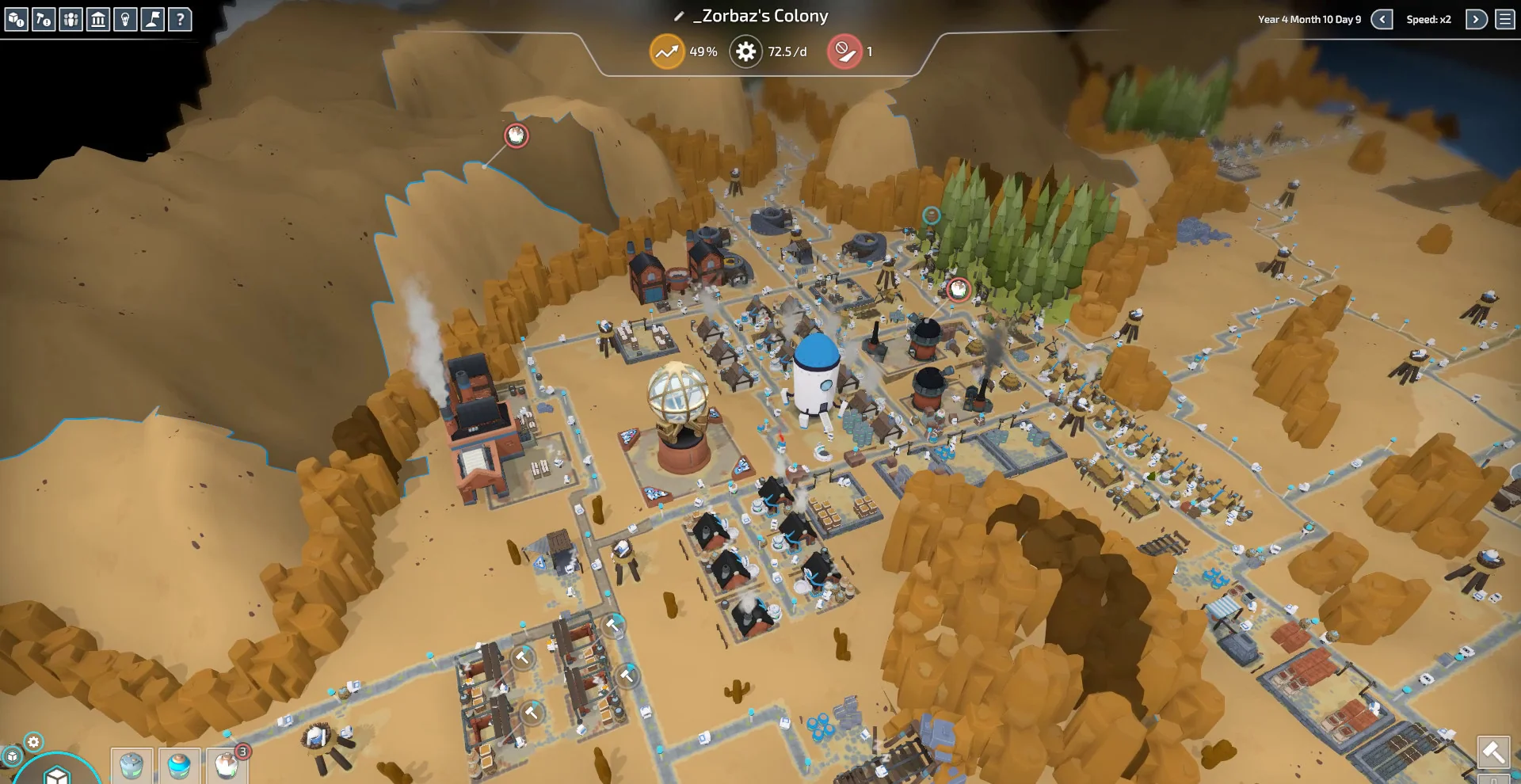Open the resource alerts cube icon
Viewport: 1521px width, 784px height.
17,19
